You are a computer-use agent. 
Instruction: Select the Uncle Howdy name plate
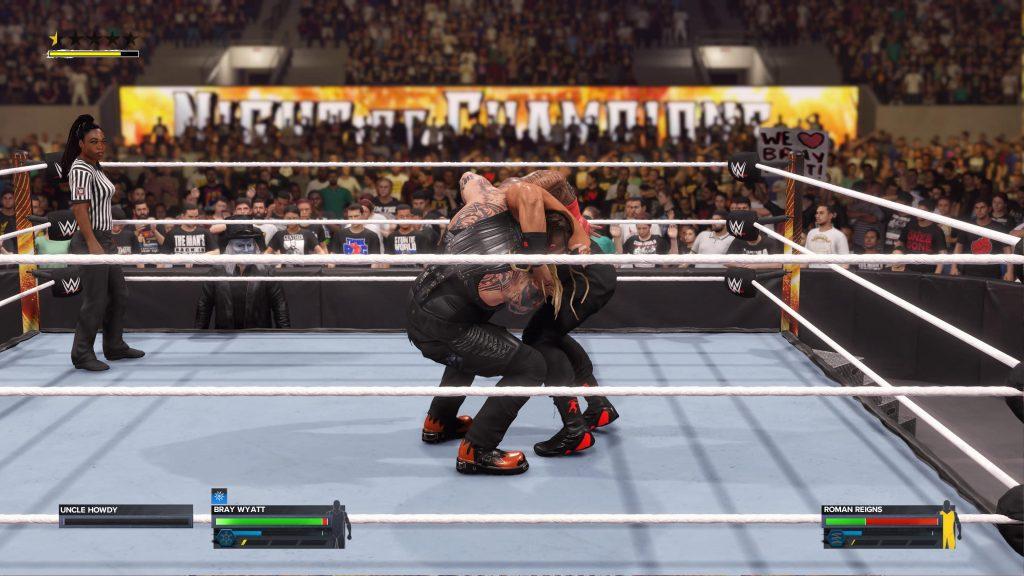(124, 510)
